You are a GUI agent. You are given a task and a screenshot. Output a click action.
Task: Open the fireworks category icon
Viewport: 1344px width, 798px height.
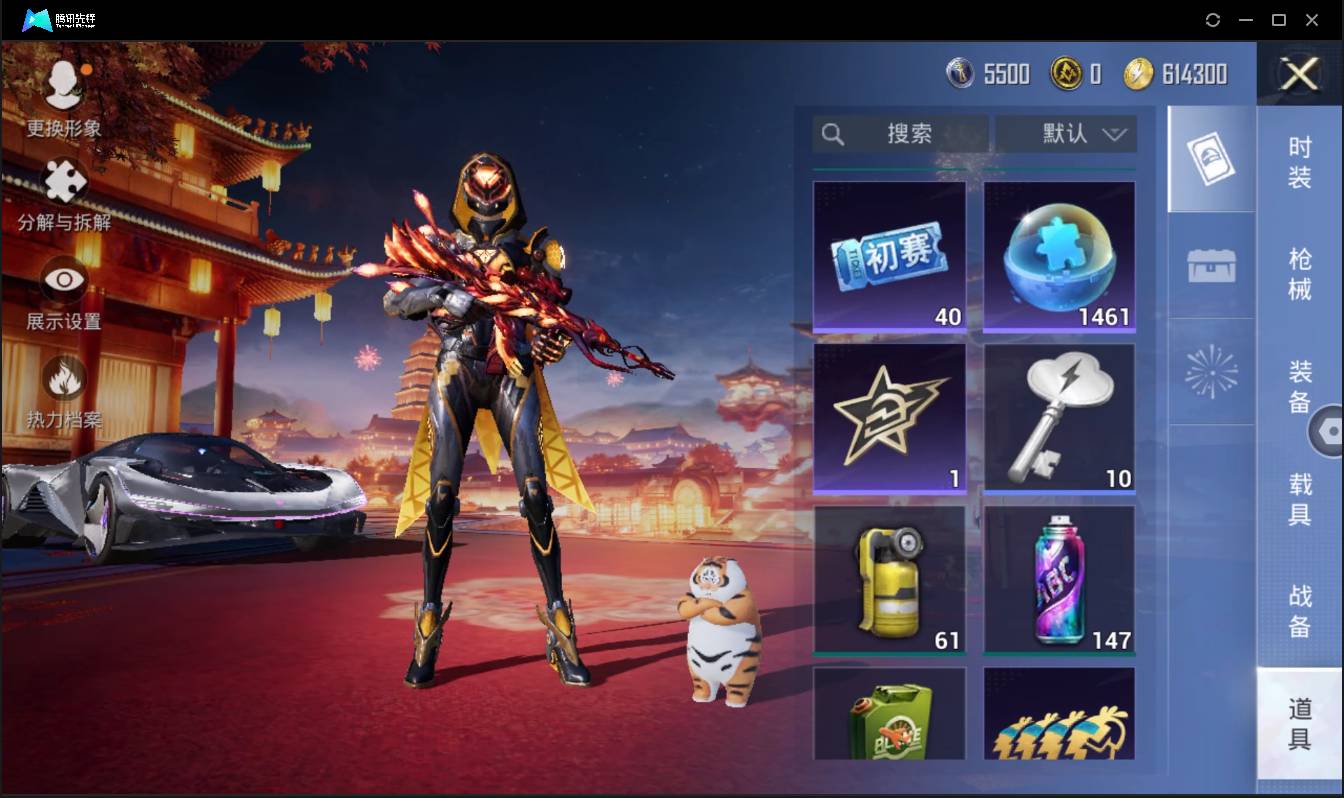(x=1210, y=373)
